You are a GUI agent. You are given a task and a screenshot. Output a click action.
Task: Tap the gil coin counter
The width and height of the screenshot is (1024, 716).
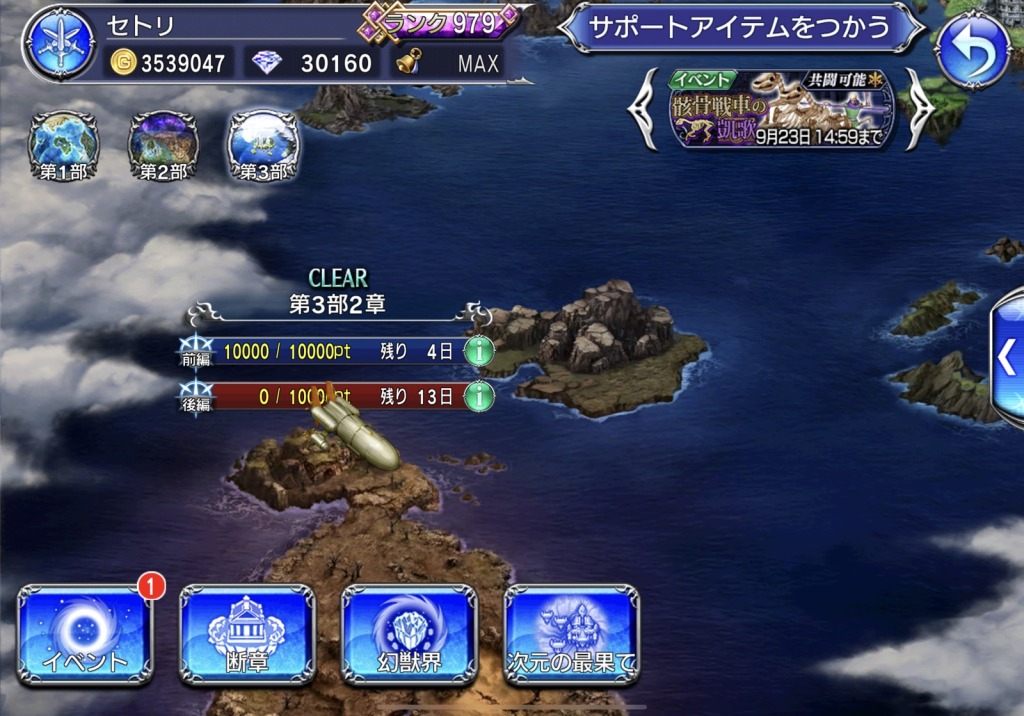click(x=168, y=64)
